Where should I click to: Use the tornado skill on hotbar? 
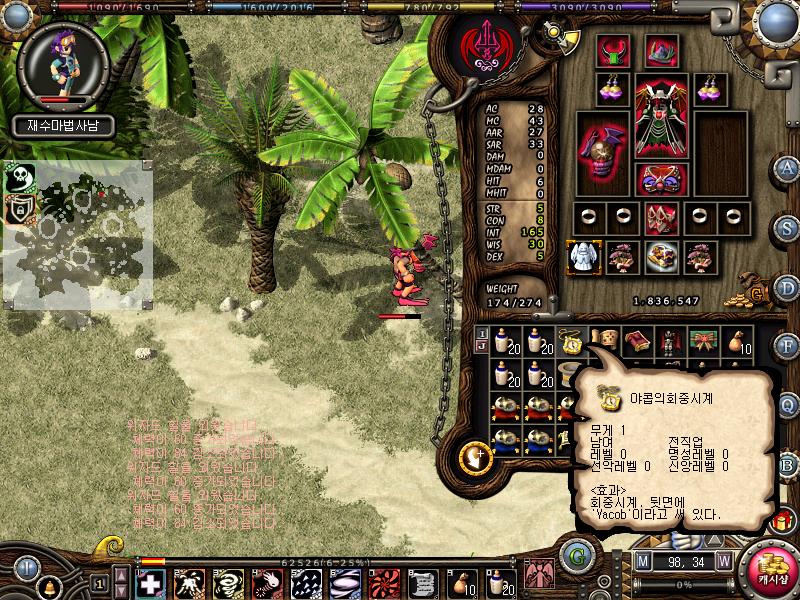[227, 582]
